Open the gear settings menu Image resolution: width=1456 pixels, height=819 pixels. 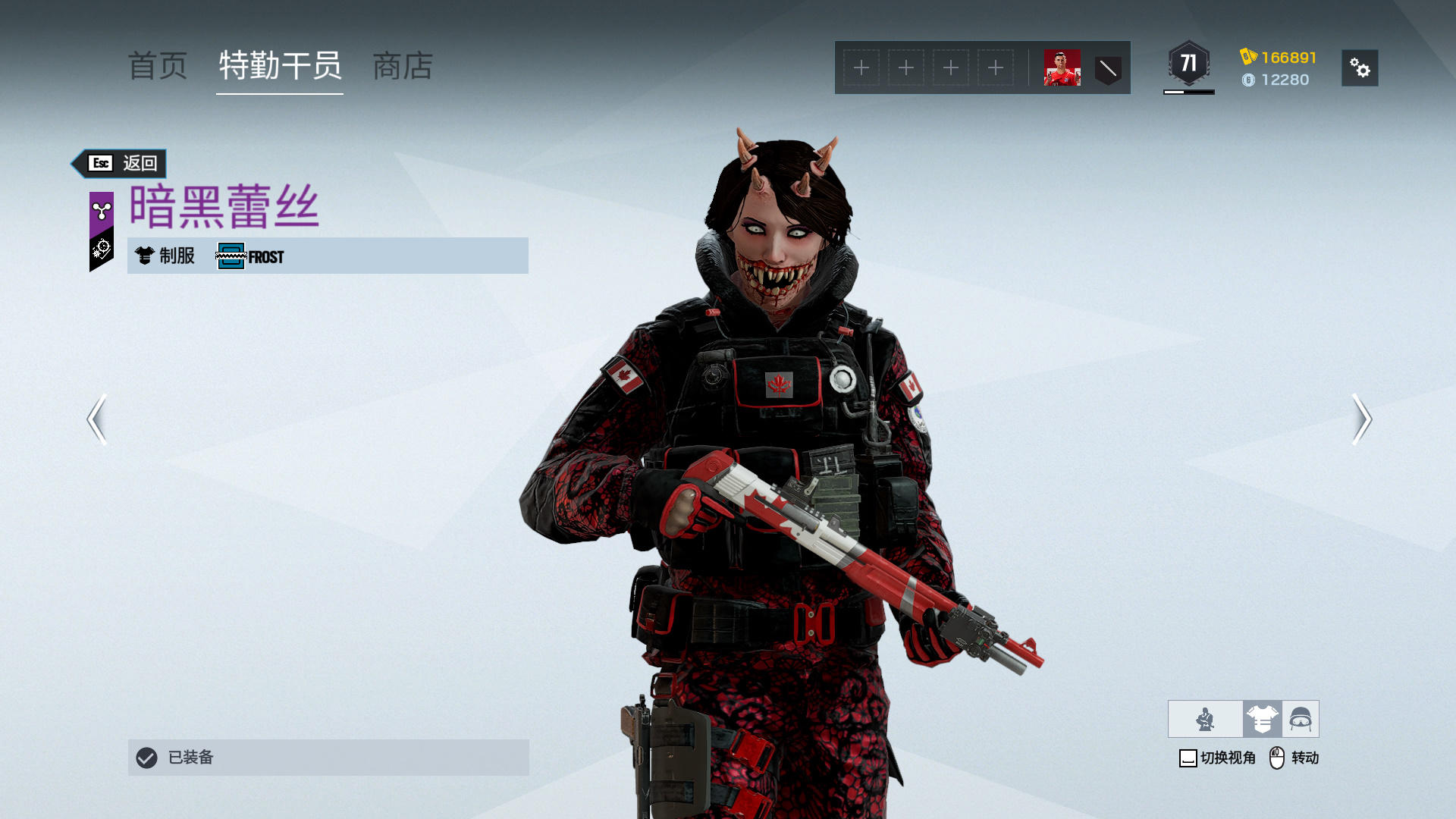[x=1360, y=68]
